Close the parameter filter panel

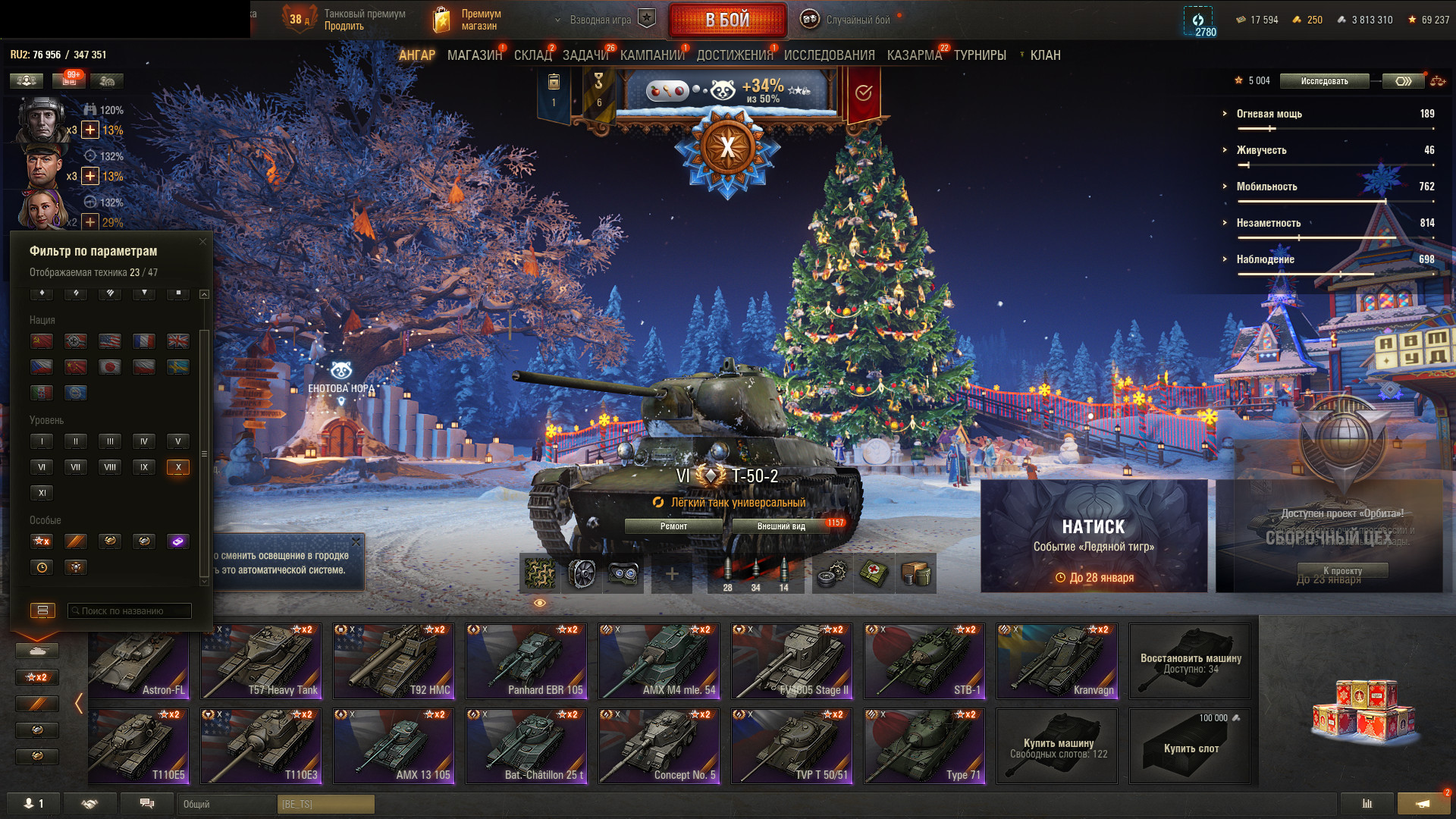(x=202, y=242)
